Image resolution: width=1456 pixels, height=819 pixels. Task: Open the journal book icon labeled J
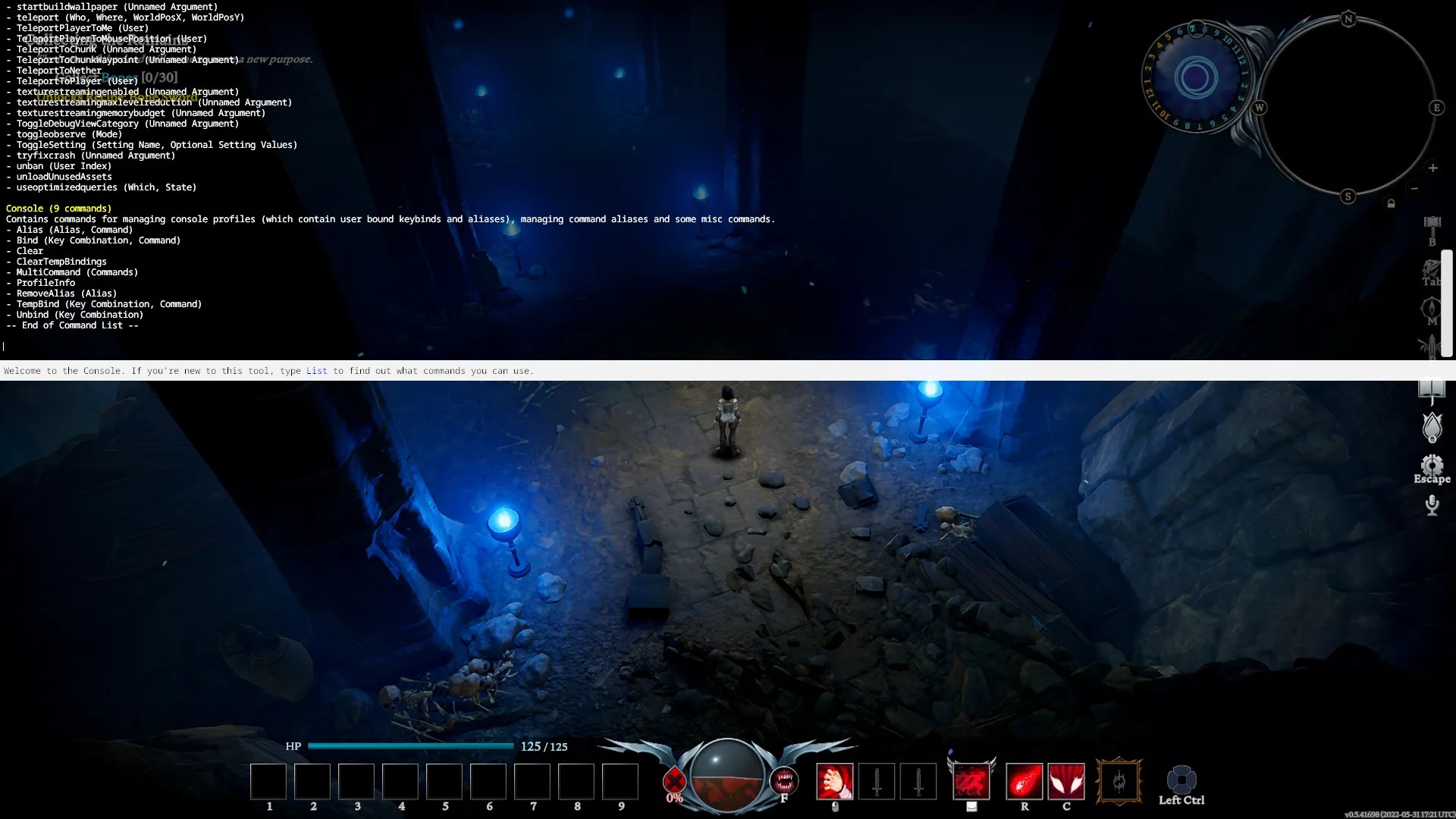click(x=1432, y=388)
